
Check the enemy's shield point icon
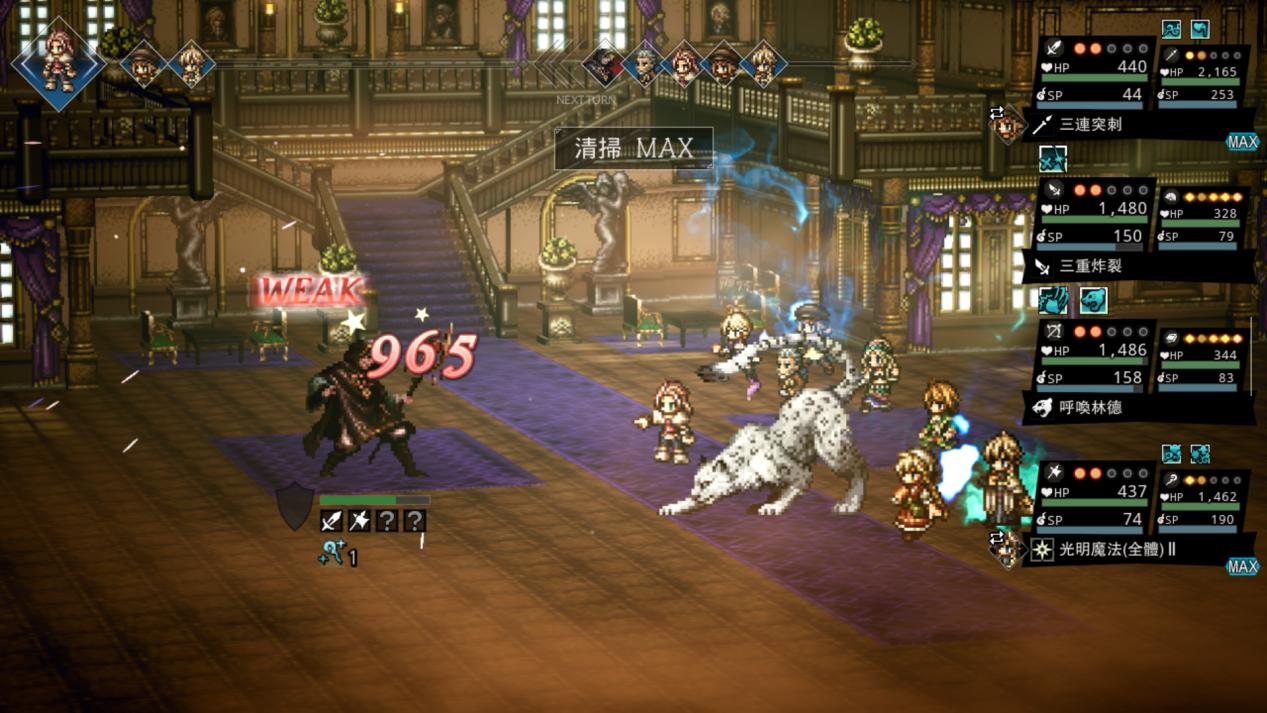click(x=295, y=506)
